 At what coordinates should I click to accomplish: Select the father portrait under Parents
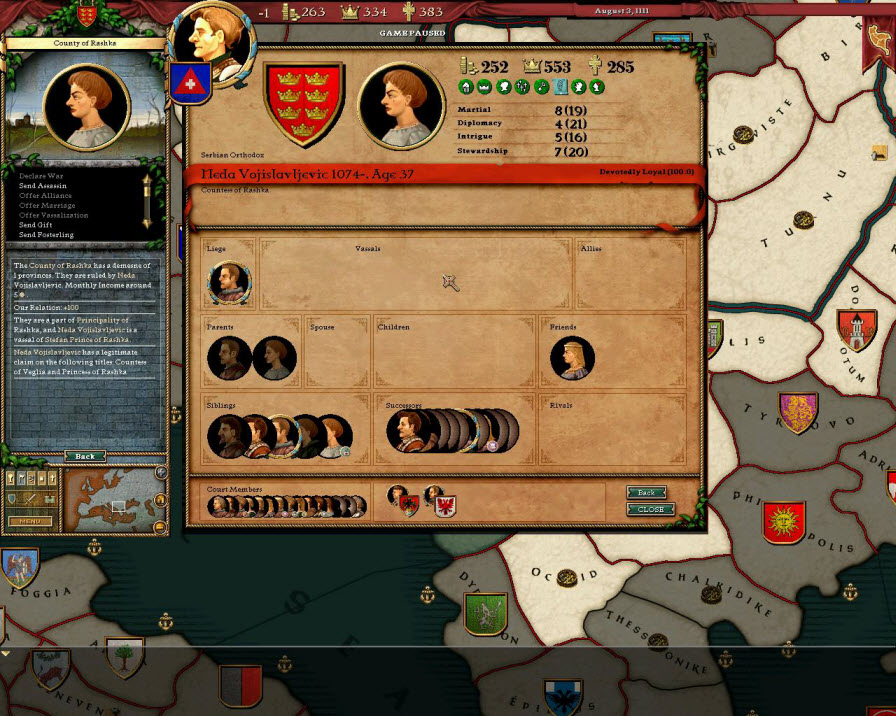point(229,358)
